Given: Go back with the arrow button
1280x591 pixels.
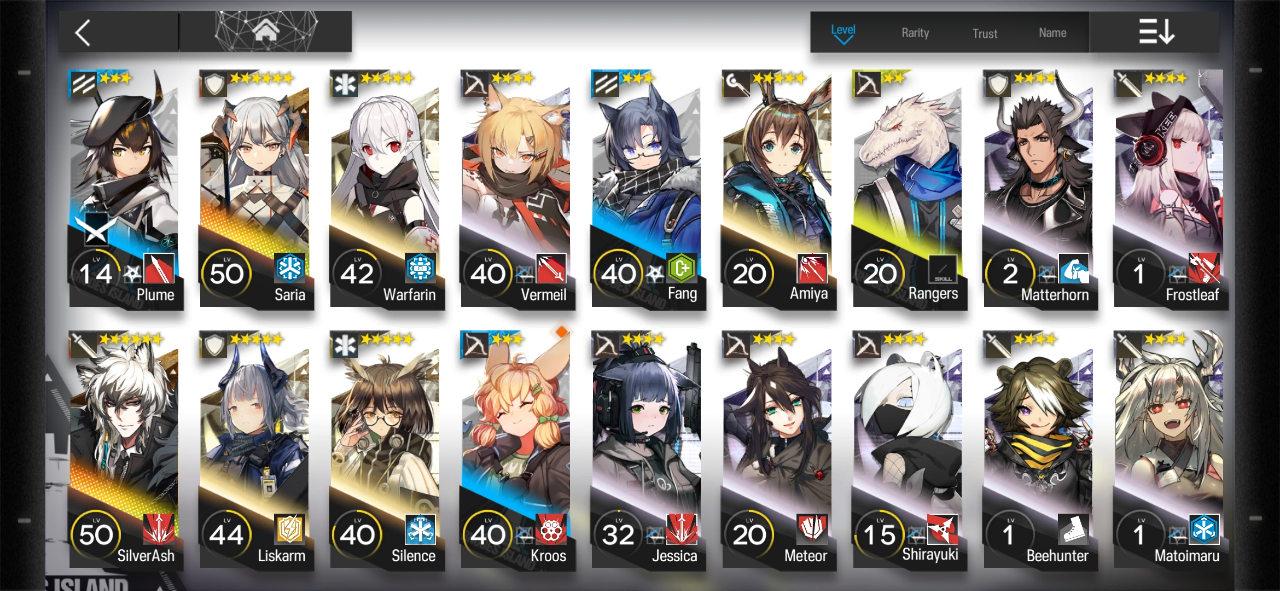Looking at the screenshot, I should click(x=83, y=32).
